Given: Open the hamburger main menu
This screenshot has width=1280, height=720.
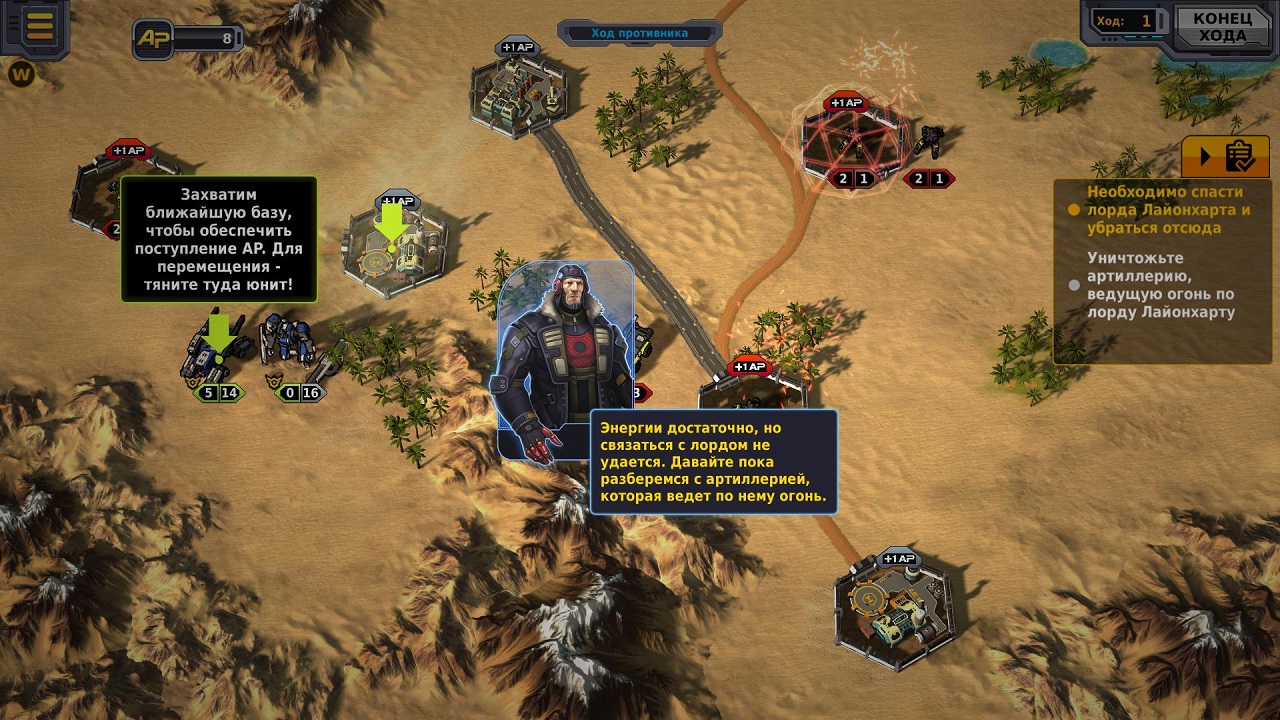Looking at the screenshot, I should click(x=39, y=26).
